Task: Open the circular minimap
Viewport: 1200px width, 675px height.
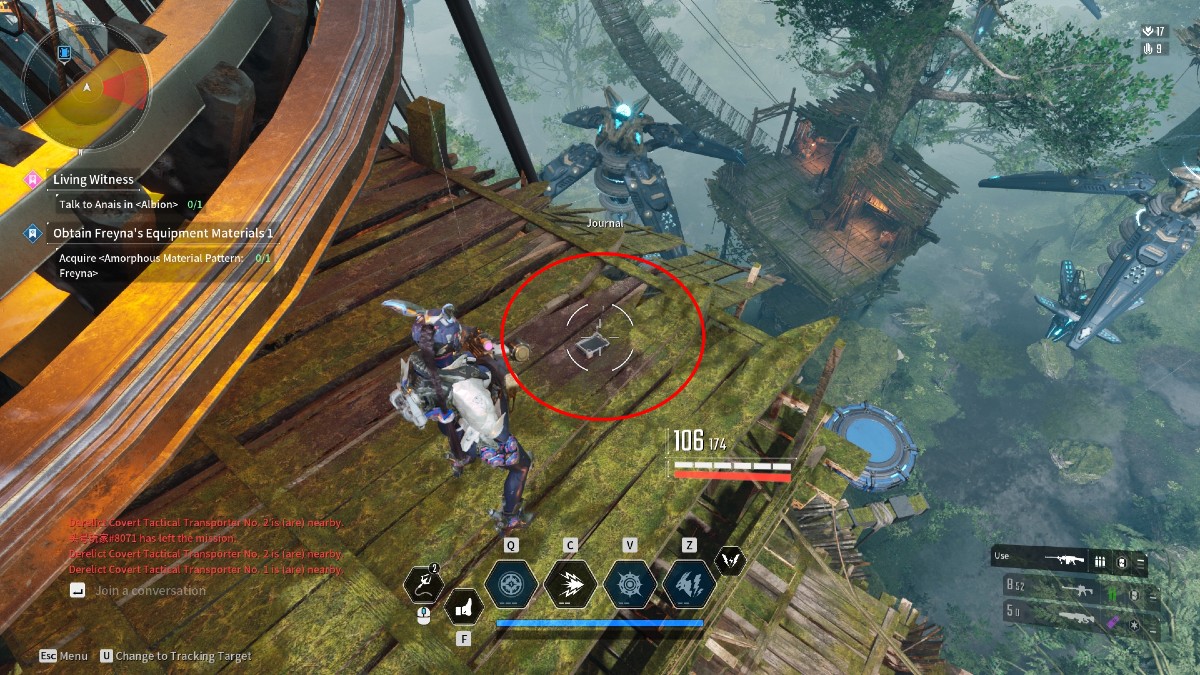Action: click(x=88, y=88)
